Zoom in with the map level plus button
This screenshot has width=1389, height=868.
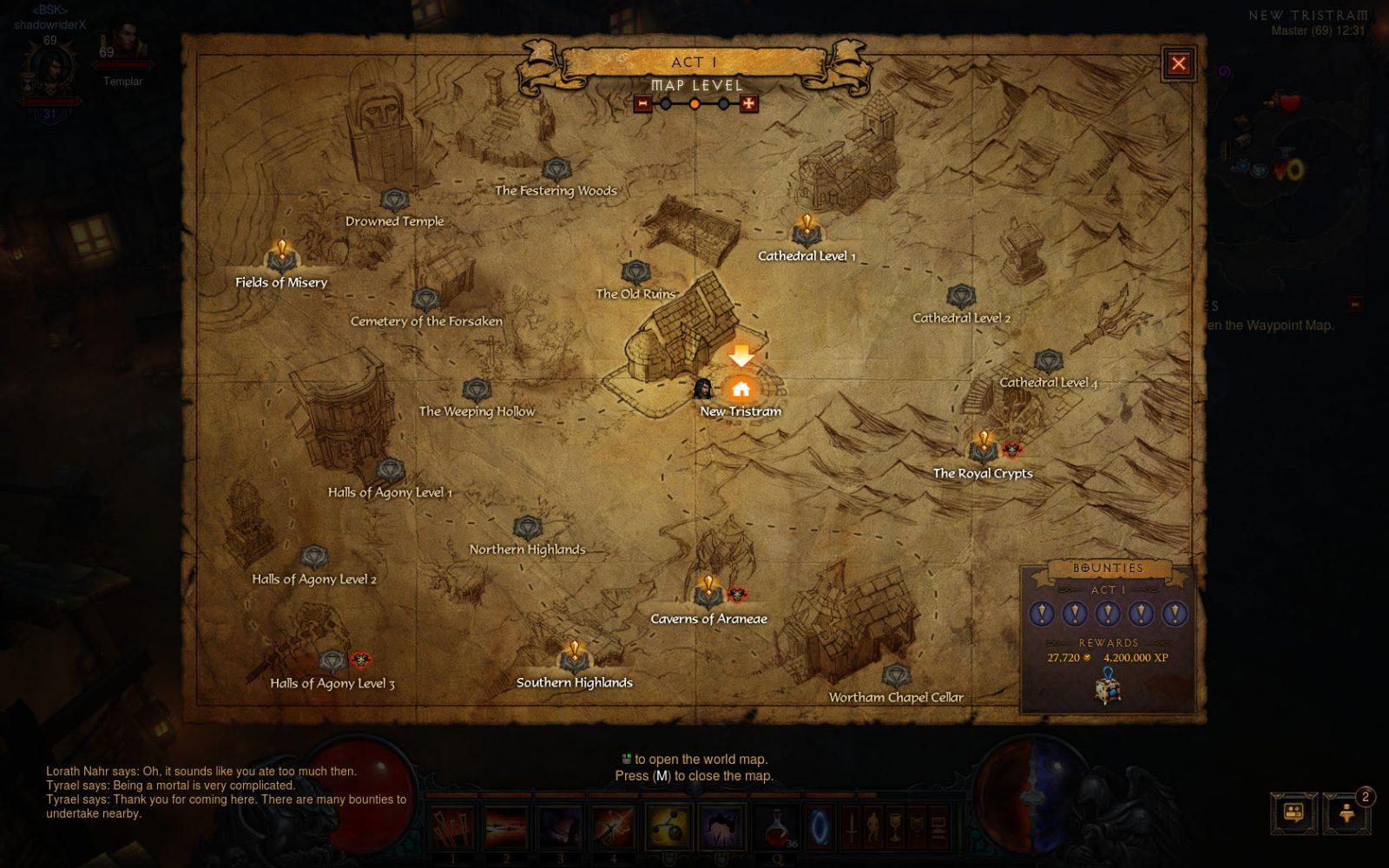[x=748, y=104]
